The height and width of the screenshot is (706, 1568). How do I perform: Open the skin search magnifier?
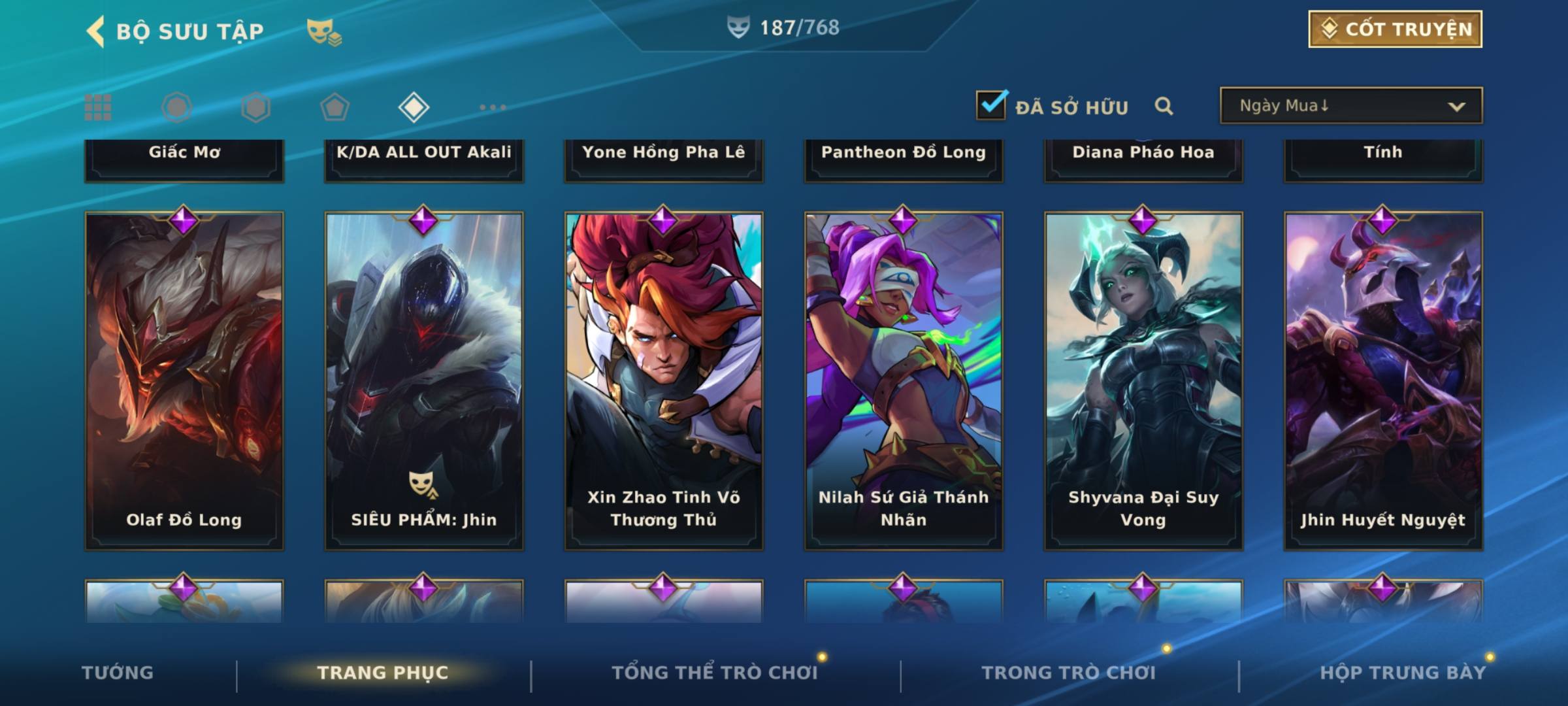tap(1164, 106)
